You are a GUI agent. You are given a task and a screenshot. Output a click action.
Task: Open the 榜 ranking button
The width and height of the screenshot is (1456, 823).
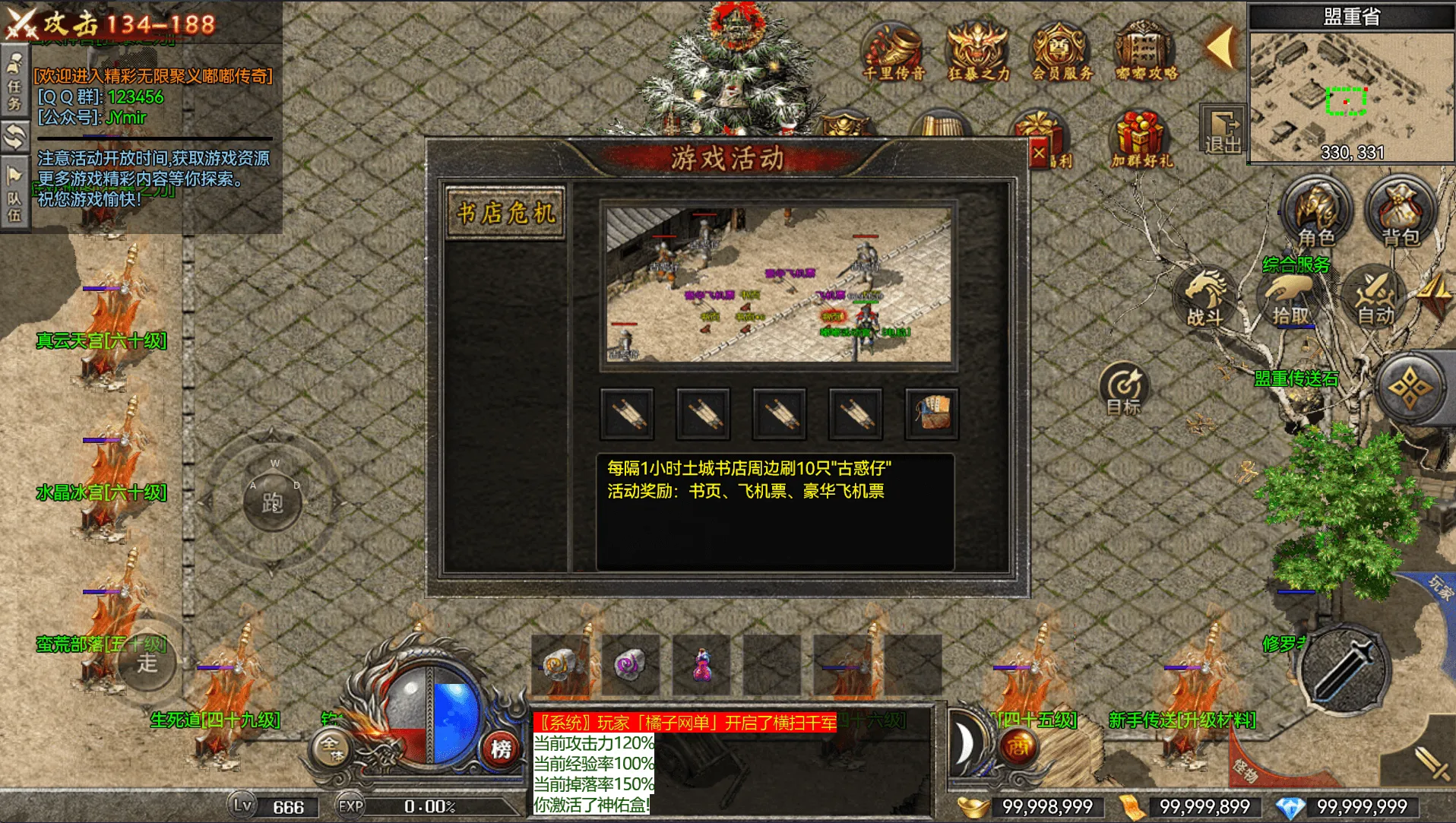(501, 749)
